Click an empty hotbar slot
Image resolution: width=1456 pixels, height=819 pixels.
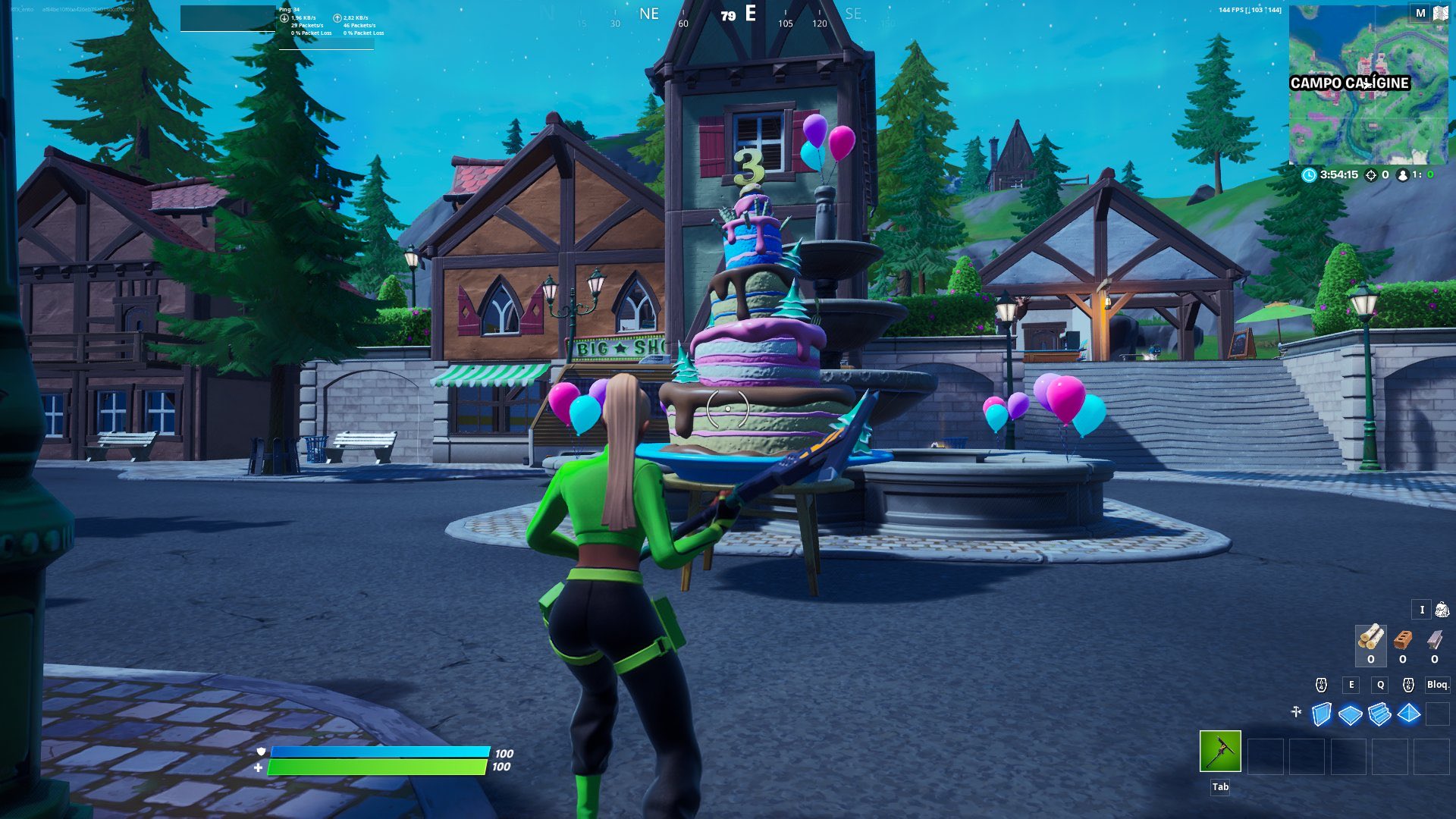pos(1265,758)
